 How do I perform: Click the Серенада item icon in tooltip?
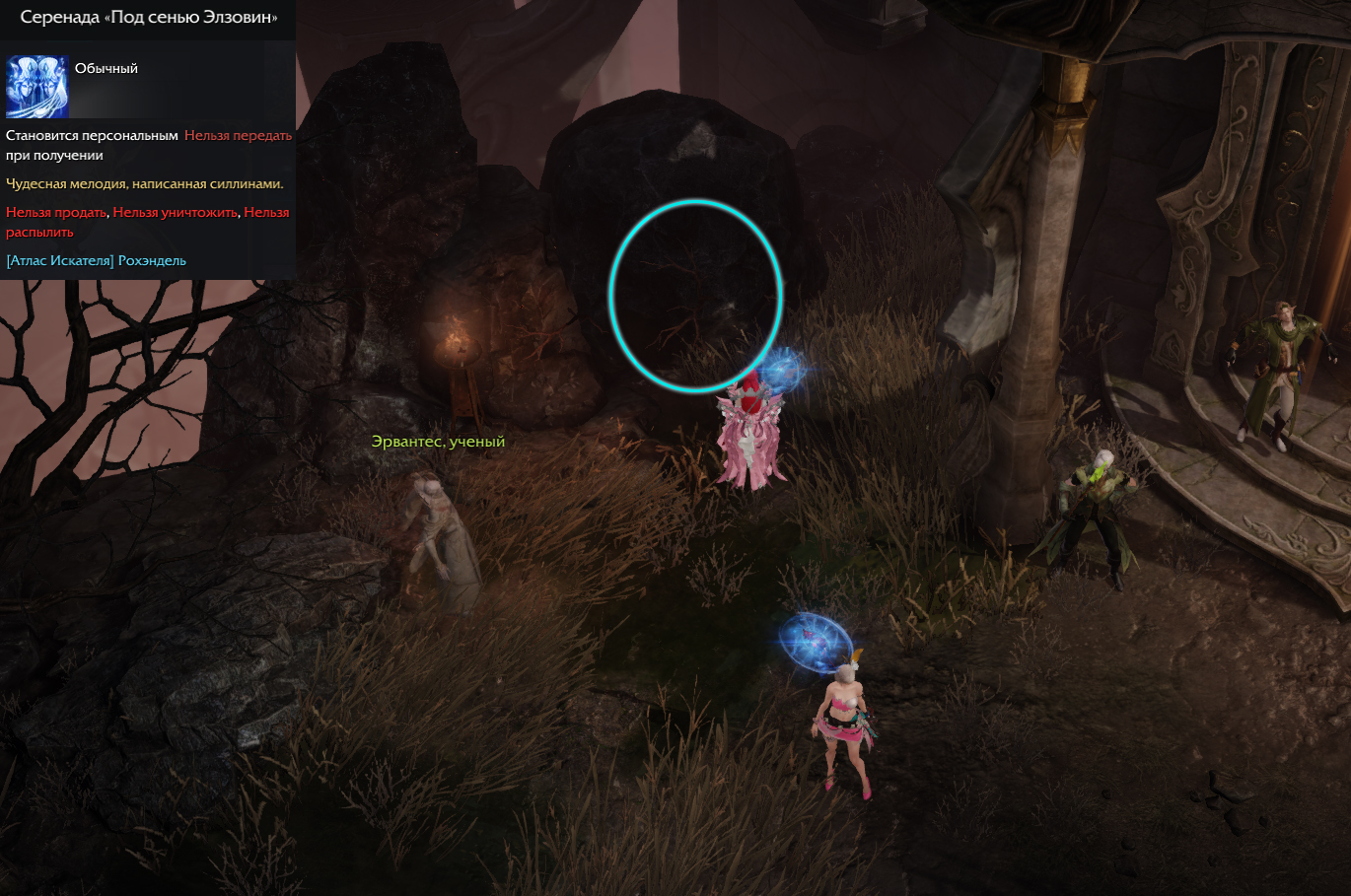point(37,87)
